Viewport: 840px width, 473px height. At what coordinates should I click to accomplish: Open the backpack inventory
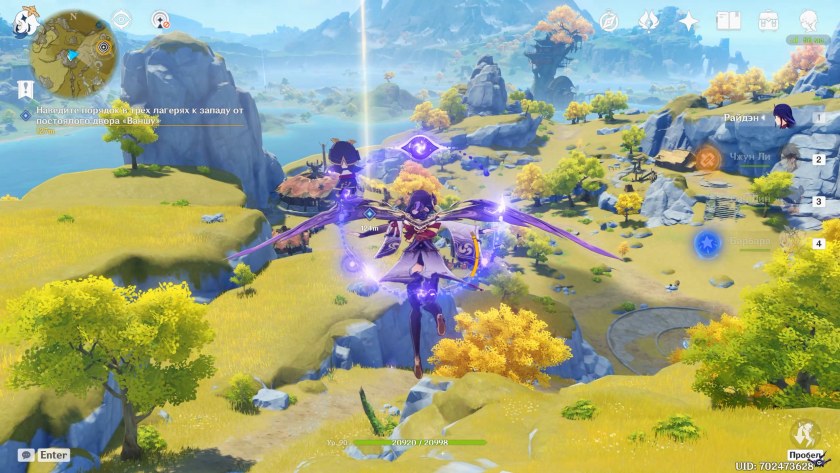768,20
